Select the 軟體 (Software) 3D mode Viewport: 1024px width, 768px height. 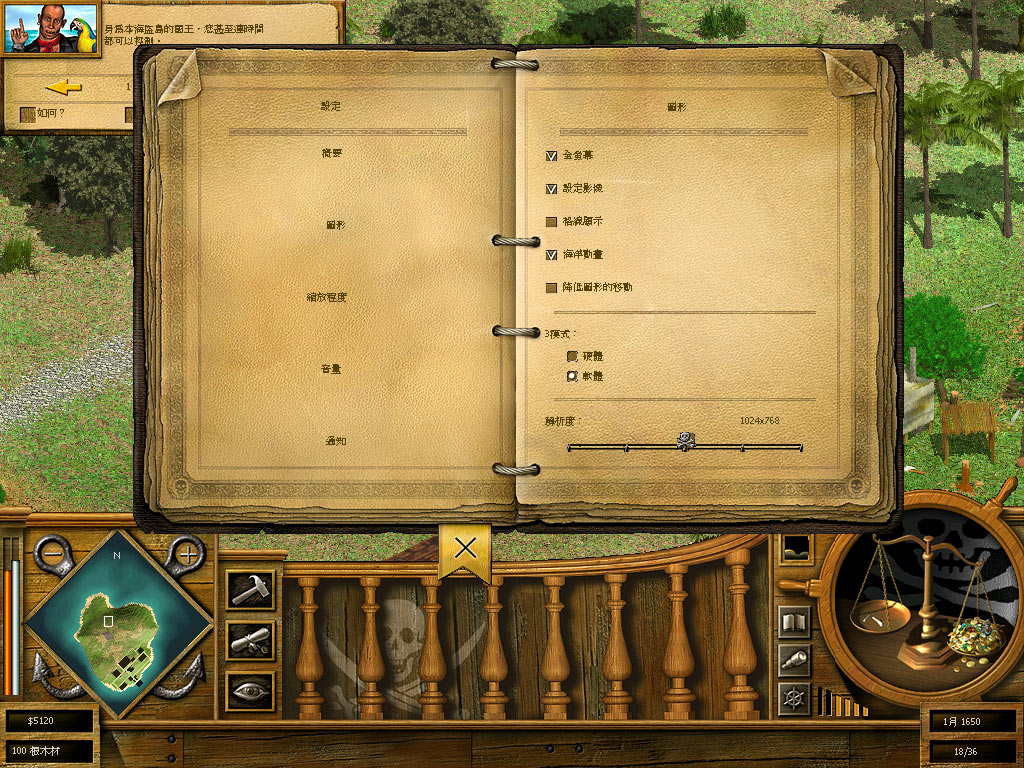tap(572, 376)
